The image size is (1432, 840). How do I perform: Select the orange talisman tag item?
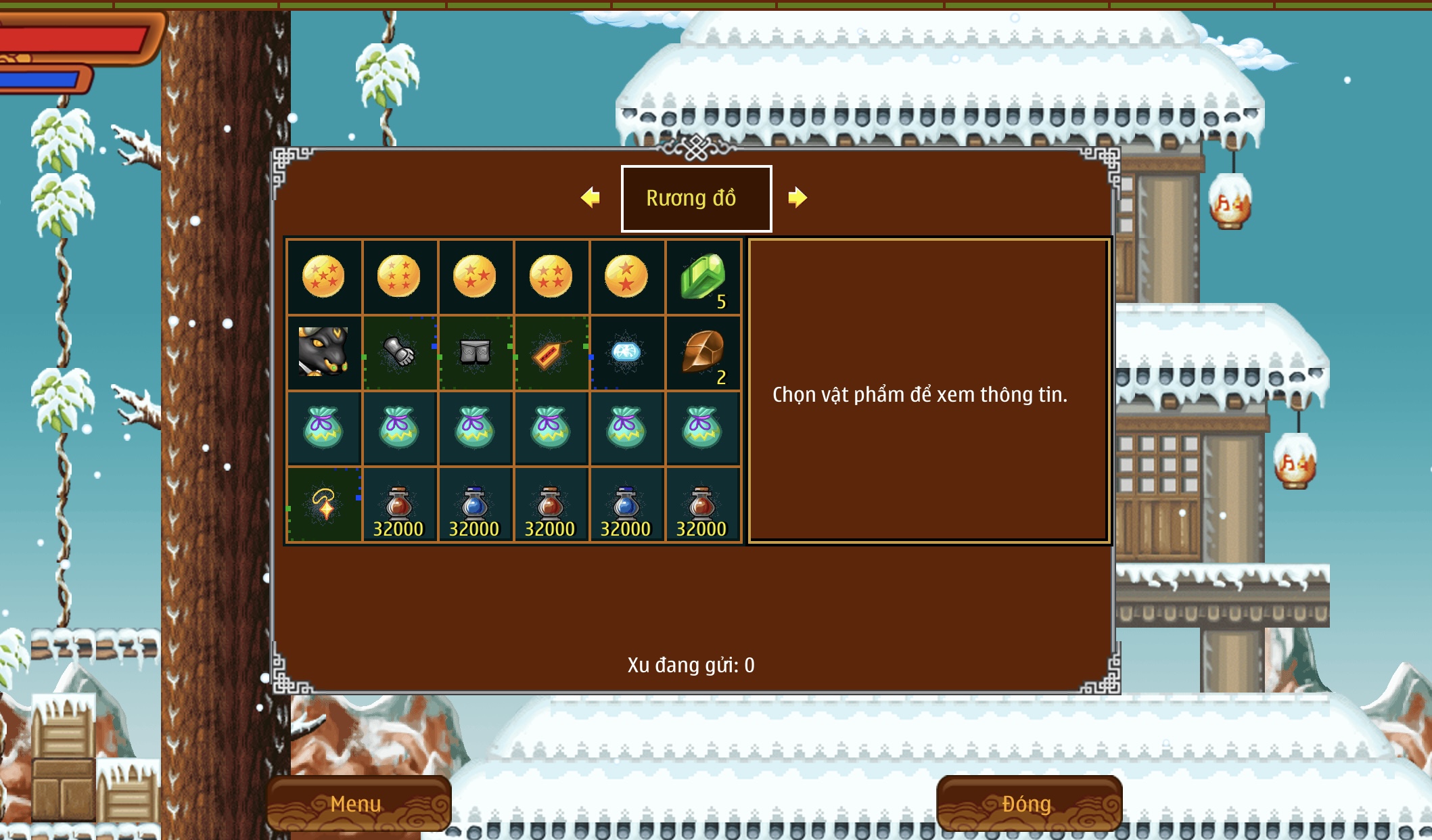tap(551, 352)
